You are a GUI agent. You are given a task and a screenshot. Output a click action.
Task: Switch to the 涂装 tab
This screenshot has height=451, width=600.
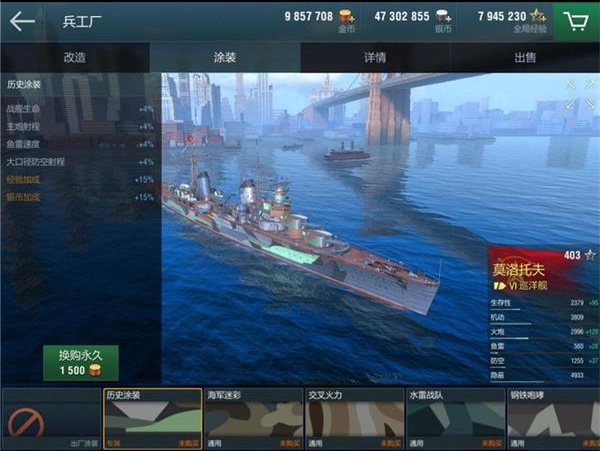click(x=226, y=58)
